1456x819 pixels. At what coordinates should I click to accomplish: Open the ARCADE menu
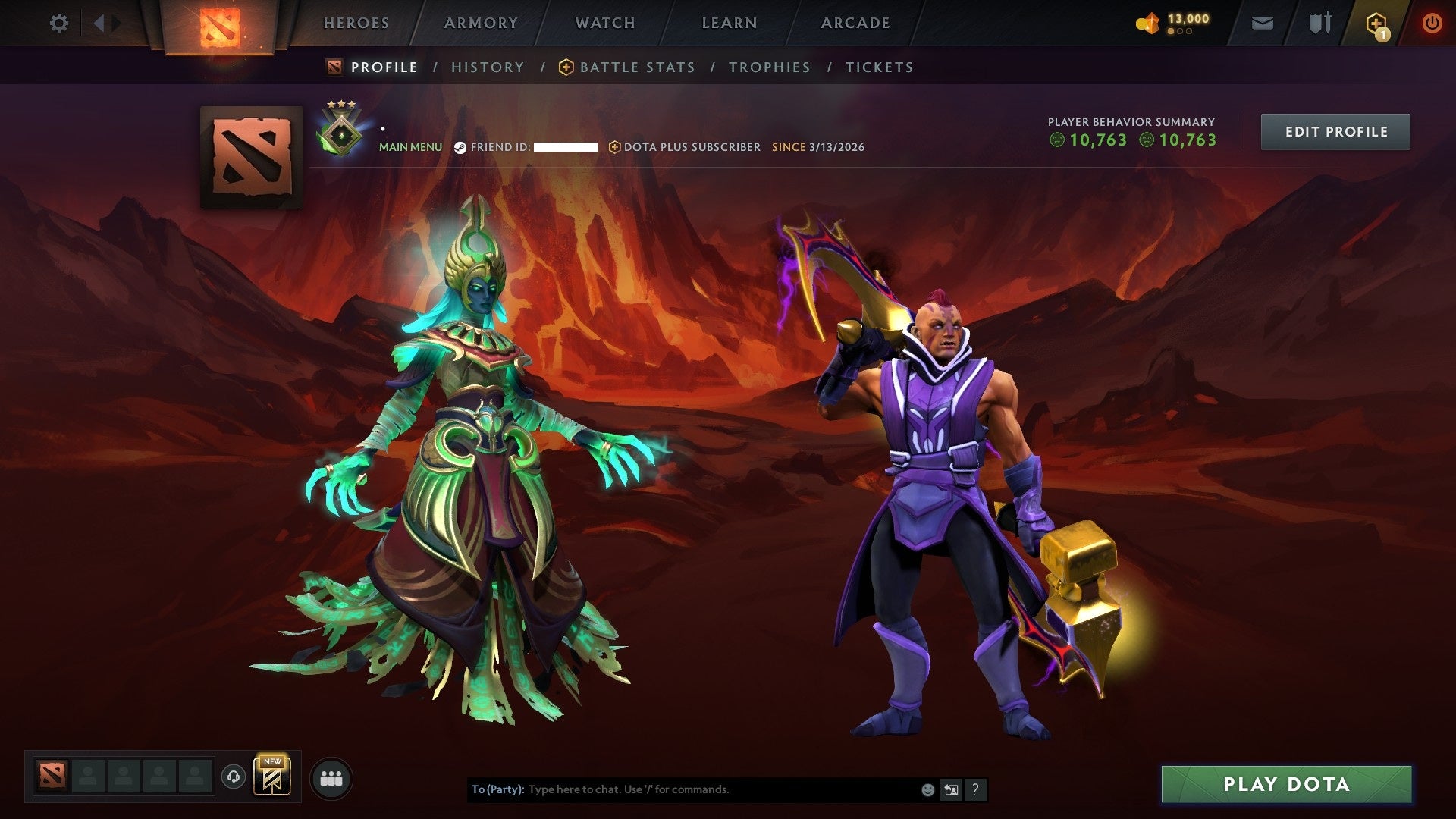click(855, 23)
